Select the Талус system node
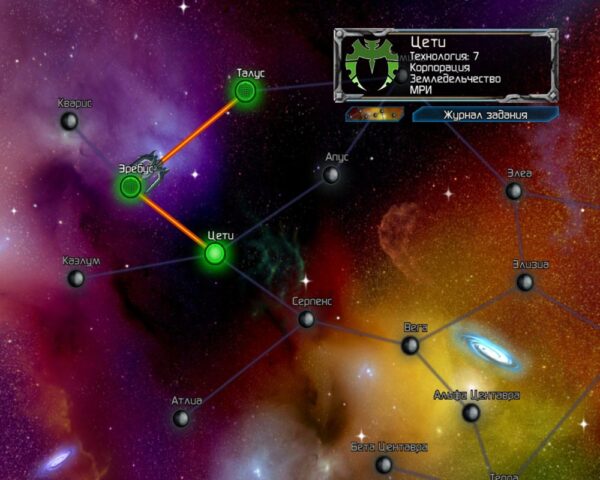 click(x=245, y=92)
